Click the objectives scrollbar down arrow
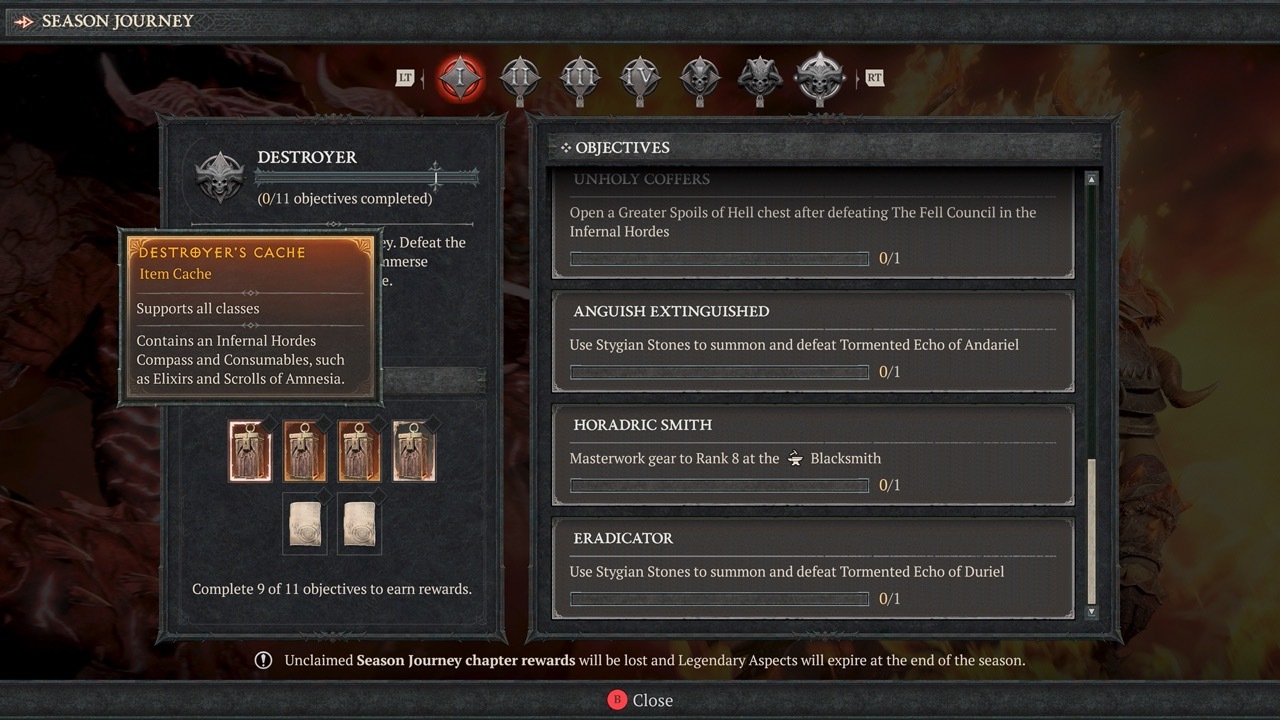Image resolution: width=1280 pixels, height=720 pixels. click(1091, 611)
